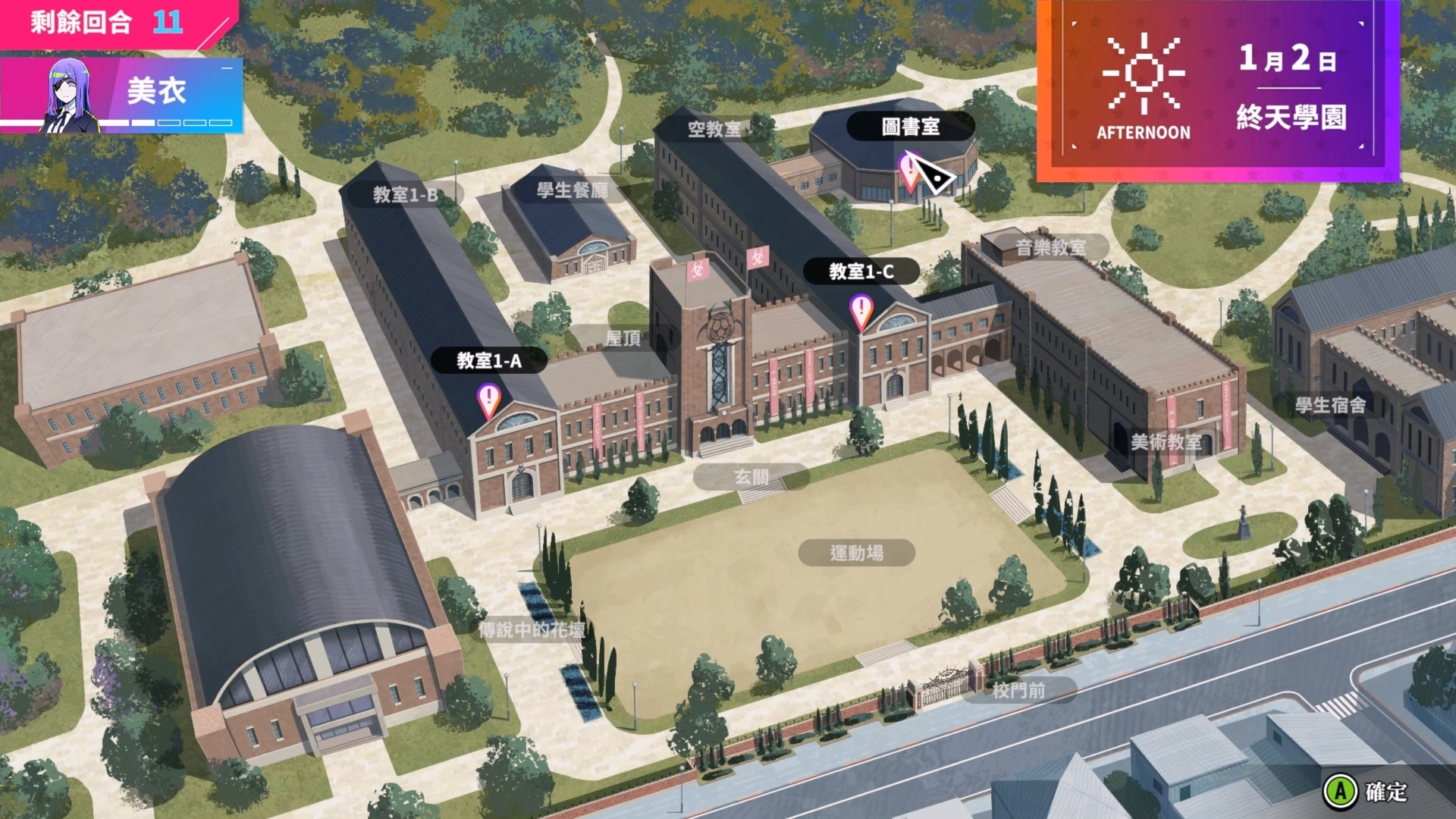Select the 空教室 empty classroom label
The image size is (1456, 819).
pyautogui.click(x=714, y=130)
